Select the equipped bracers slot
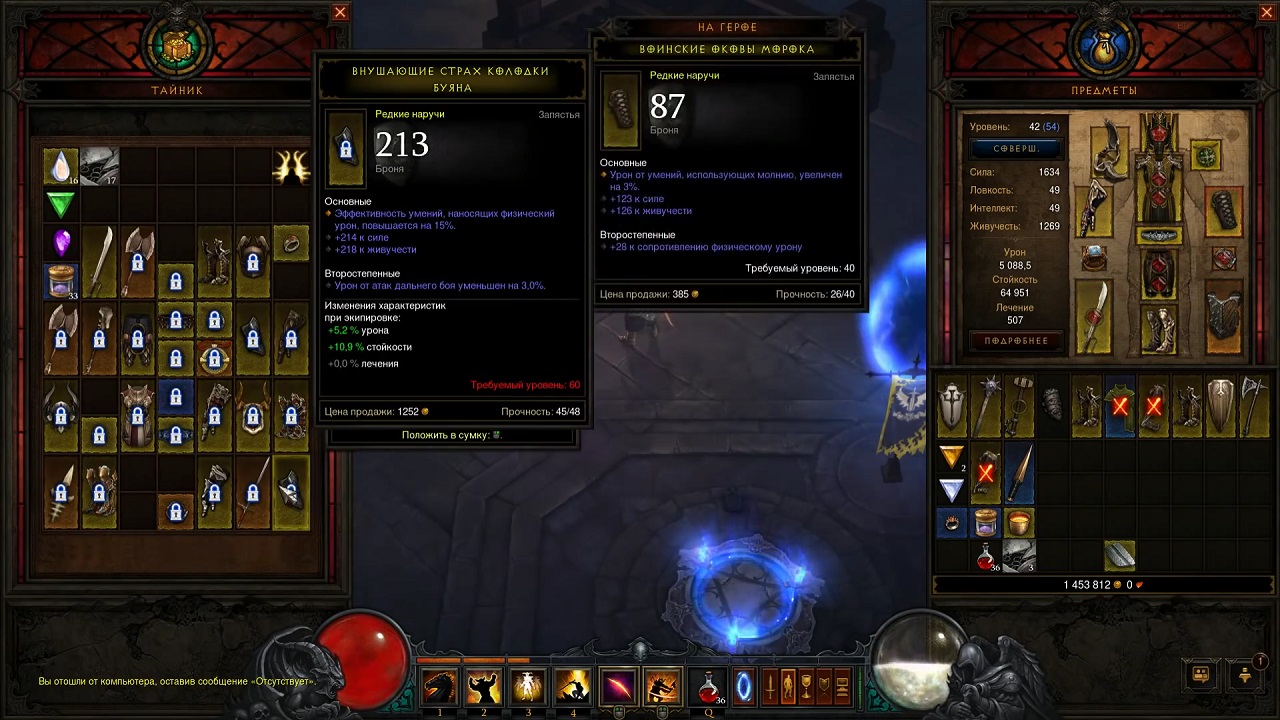The height and width of the screenshot is (720, 1280). pyautogui.click(x=1226, y=211)
